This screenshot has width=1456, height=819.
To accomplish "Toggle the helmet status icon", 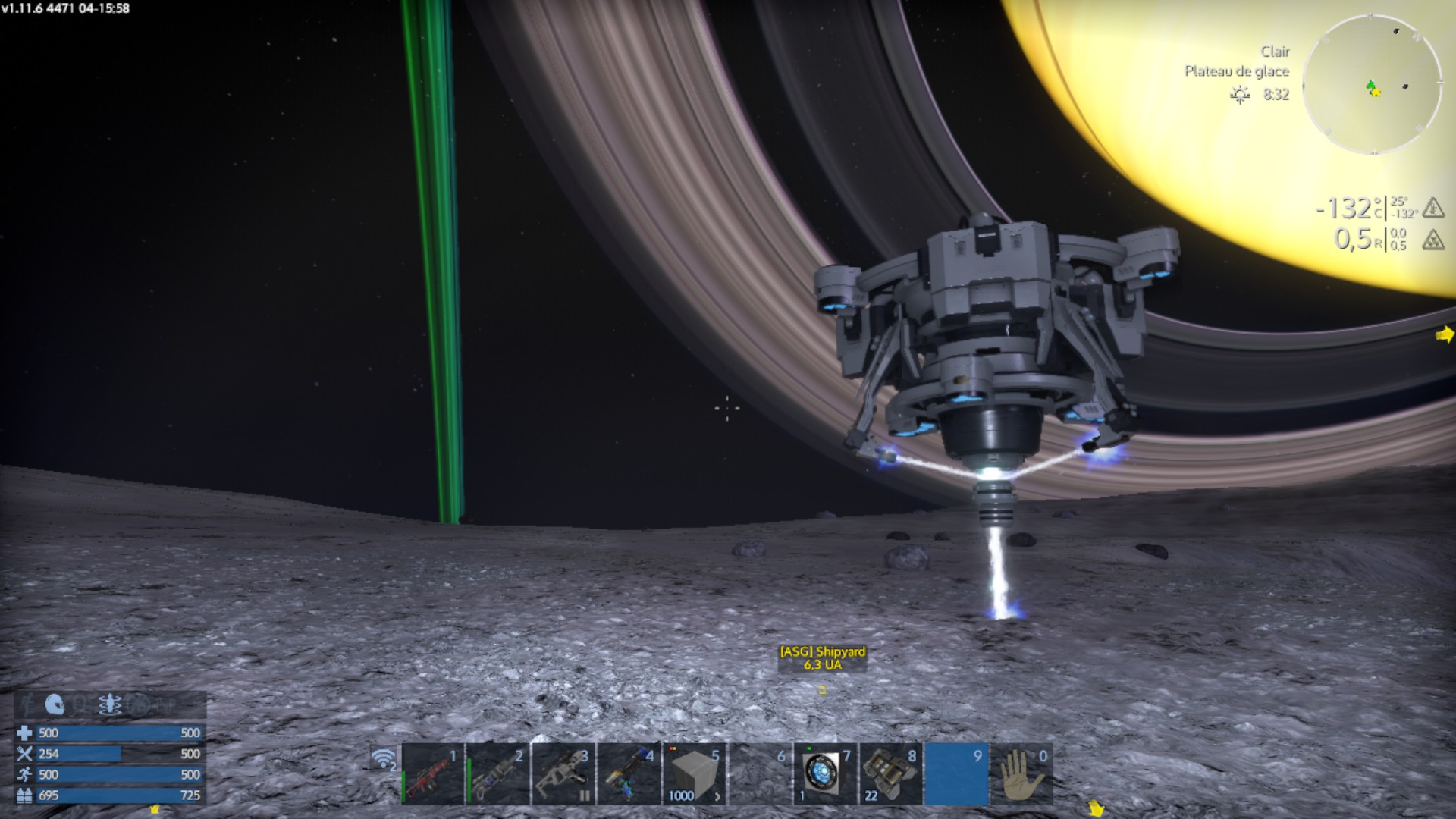I will (55, 705).
